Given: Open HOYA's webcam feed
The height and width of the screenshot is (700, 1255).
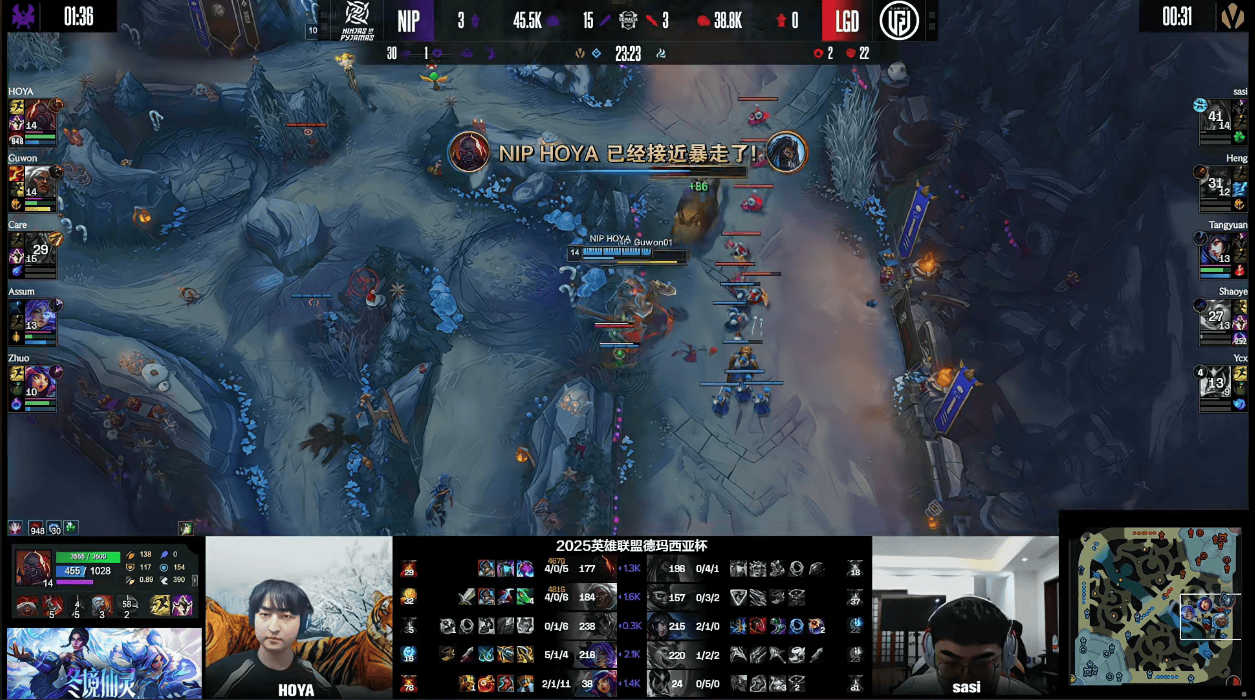Looking at the screenshot, I should pos(298,617).
